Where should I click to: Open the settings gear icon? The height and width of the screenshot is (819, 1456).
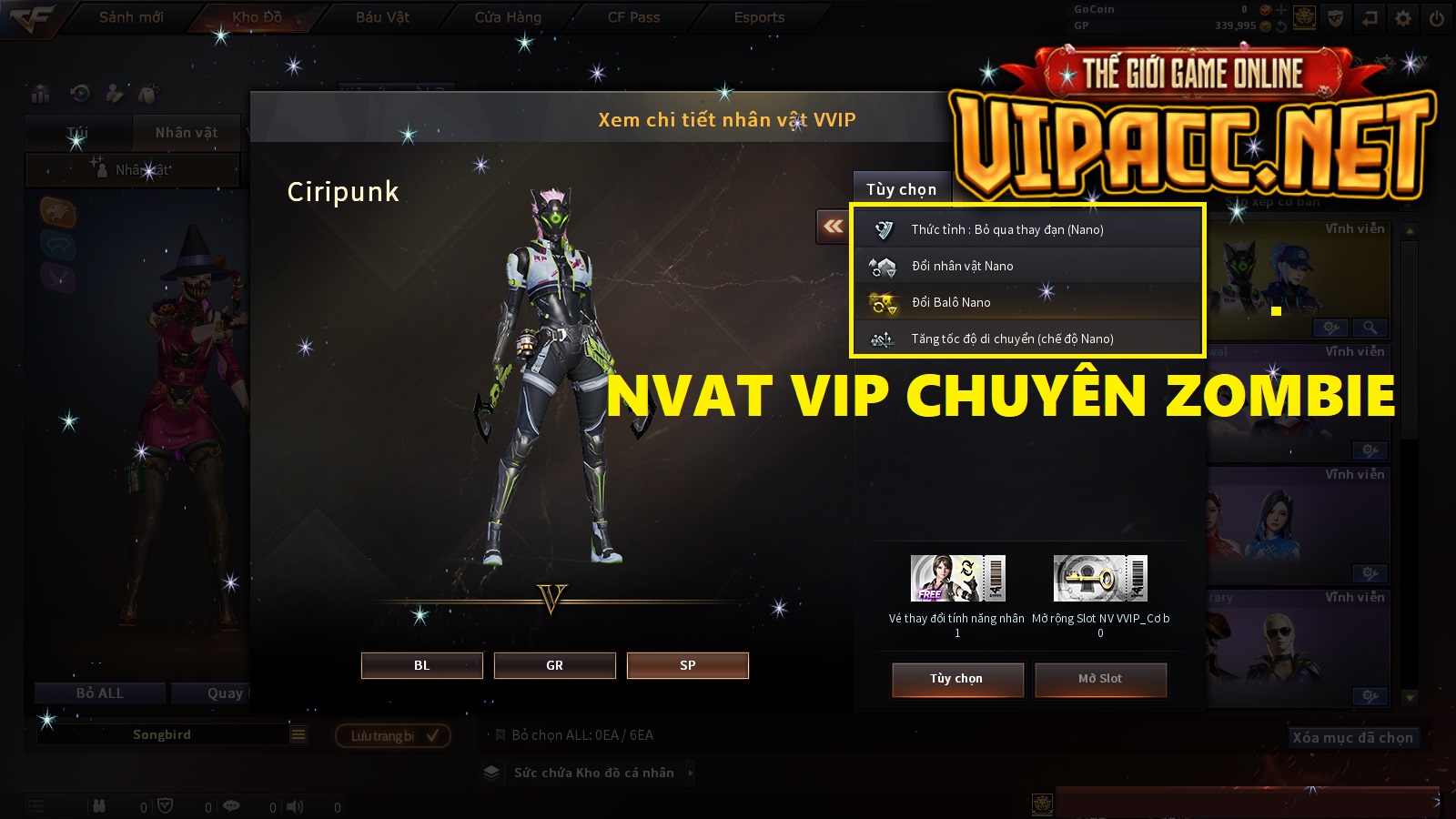pyautogui.click(x=1403, y=18)
